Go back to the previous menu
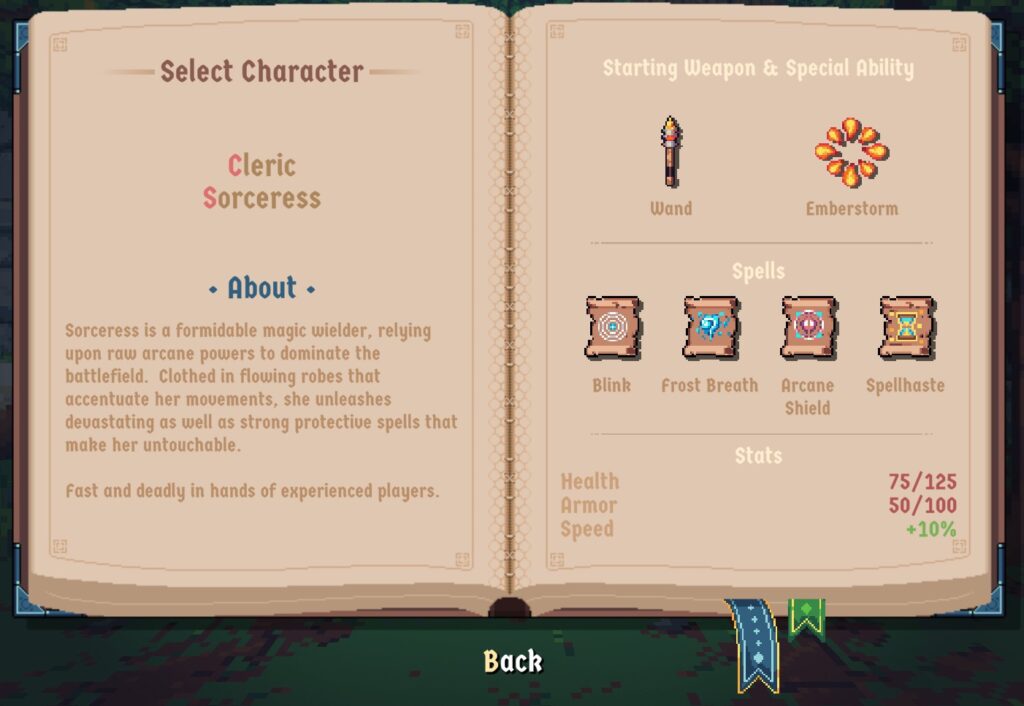The image size is (1024, 706). pos(512,661)
